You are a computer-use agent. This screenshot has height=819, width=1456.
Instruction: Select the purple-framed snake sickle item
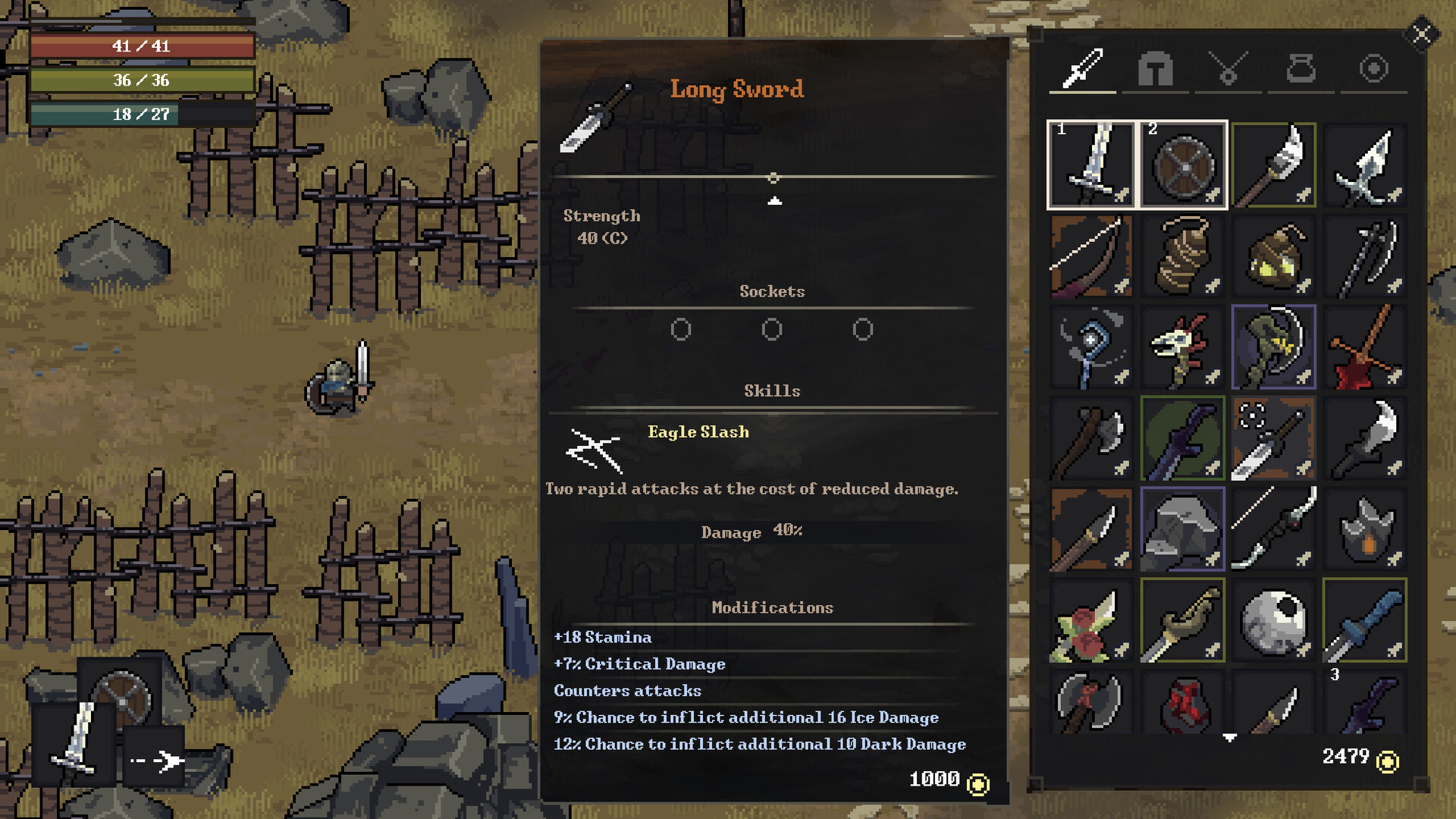click(x=1274, y=345)
